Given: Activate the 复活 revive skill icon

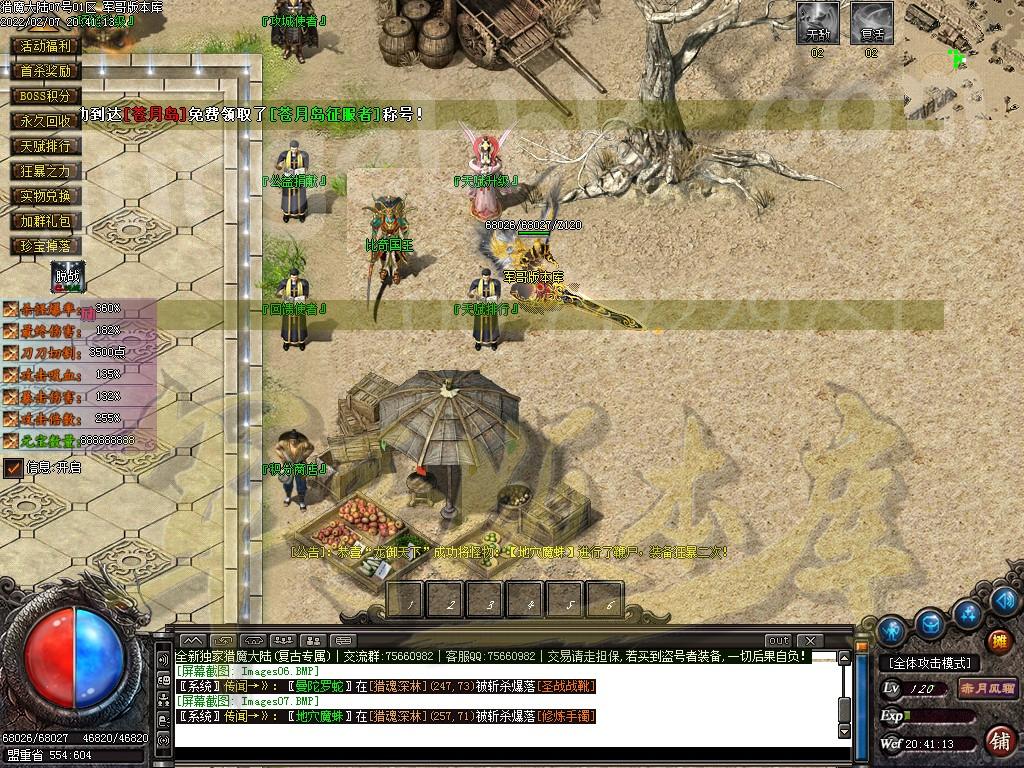Looking at the screenshot, I should [871, 23].
